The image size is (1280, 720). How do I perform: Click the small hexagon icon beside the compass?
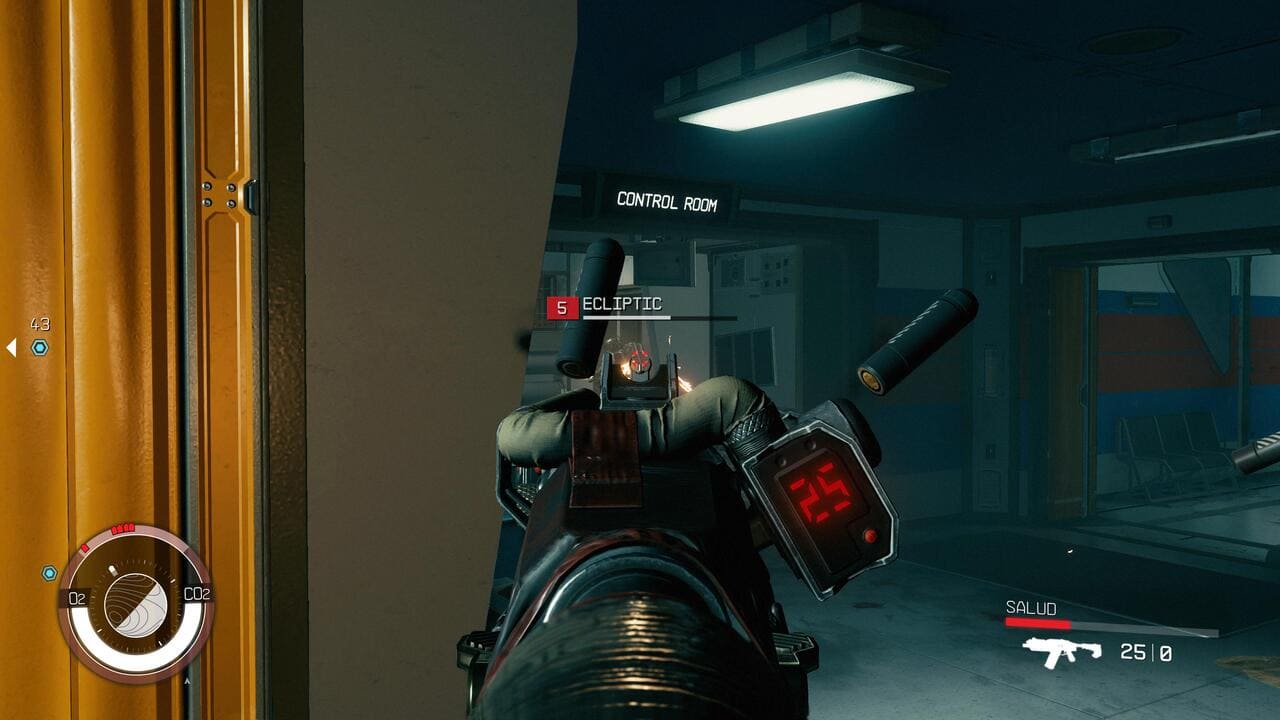(49, 573)
